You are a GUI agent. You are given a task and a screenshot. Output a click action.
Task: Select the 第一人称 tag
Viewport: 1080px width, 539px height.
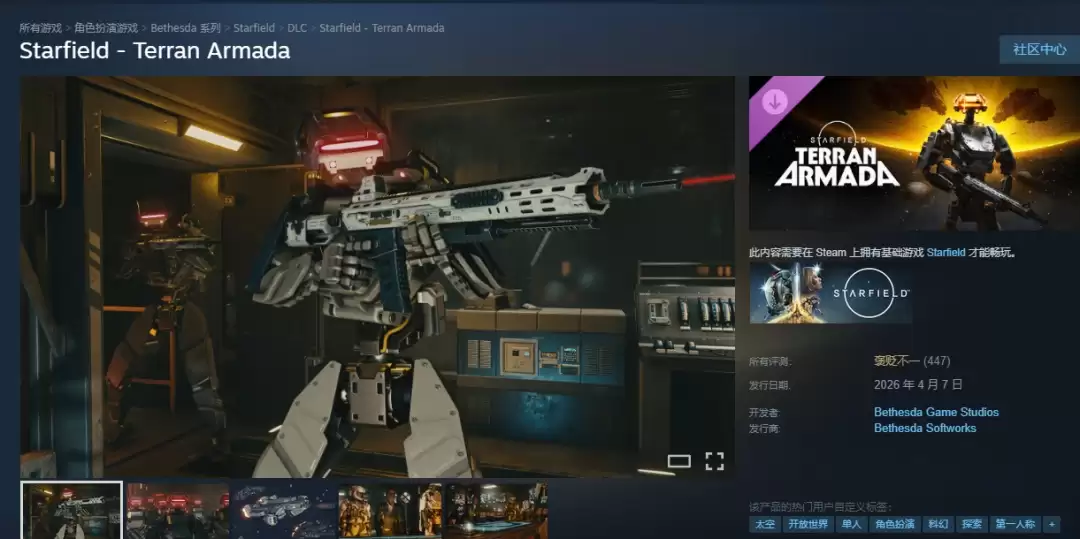pyautogui.click(x=1014, y=524)
